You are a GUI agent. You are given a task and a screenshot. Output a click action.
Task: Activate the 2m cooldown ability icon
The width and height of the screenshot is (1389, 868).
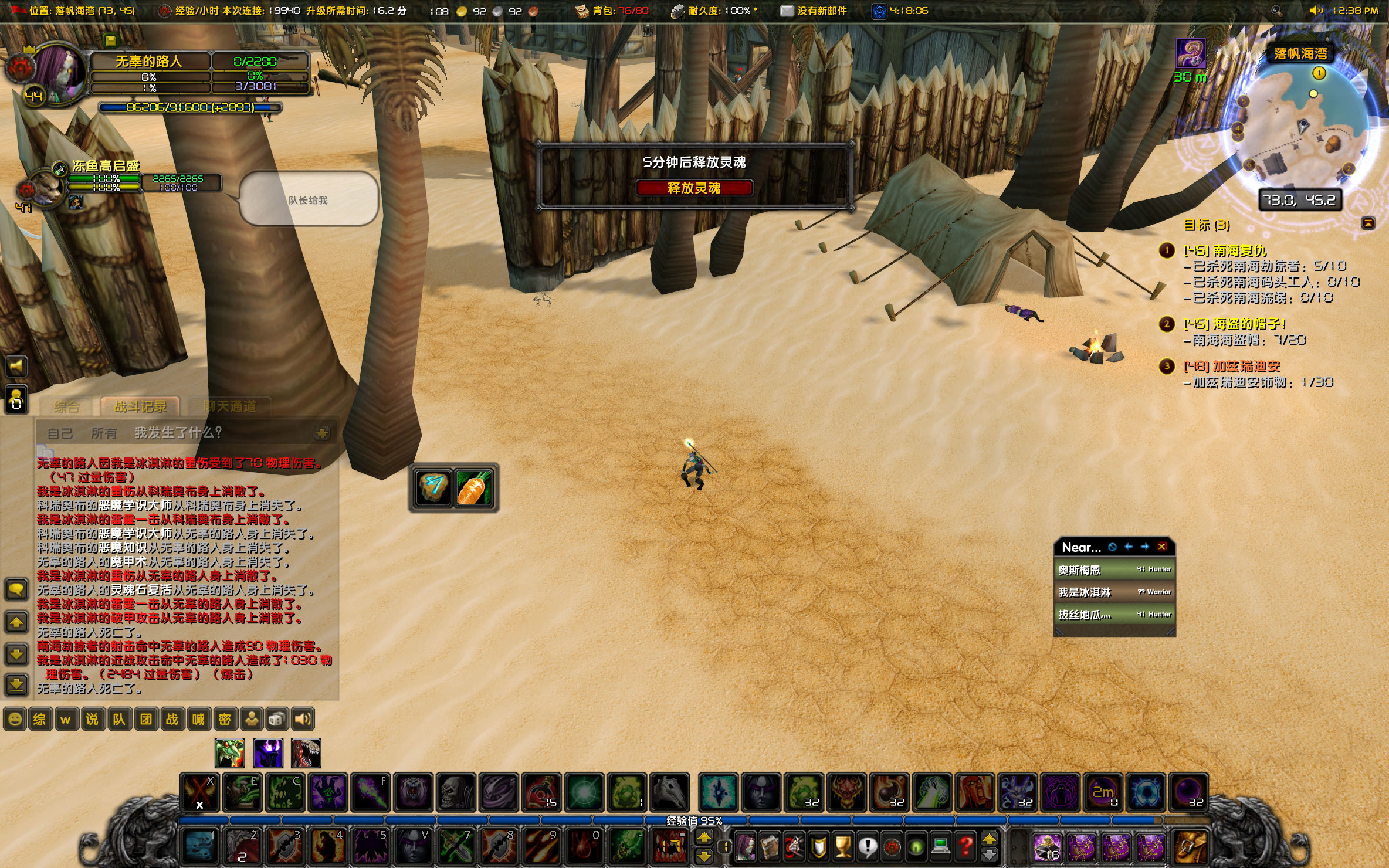(1103, 792)
